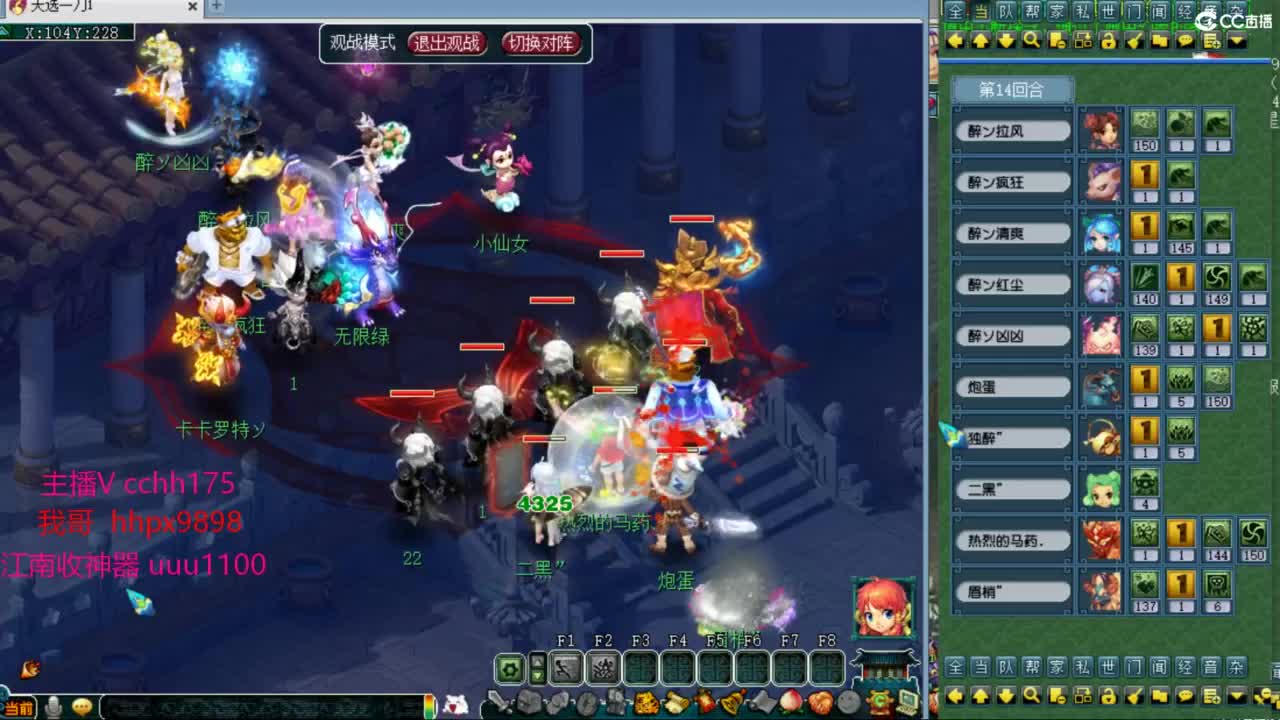Click the unlocked padlock icon on chat toolbar

[x=1110, y=40]
